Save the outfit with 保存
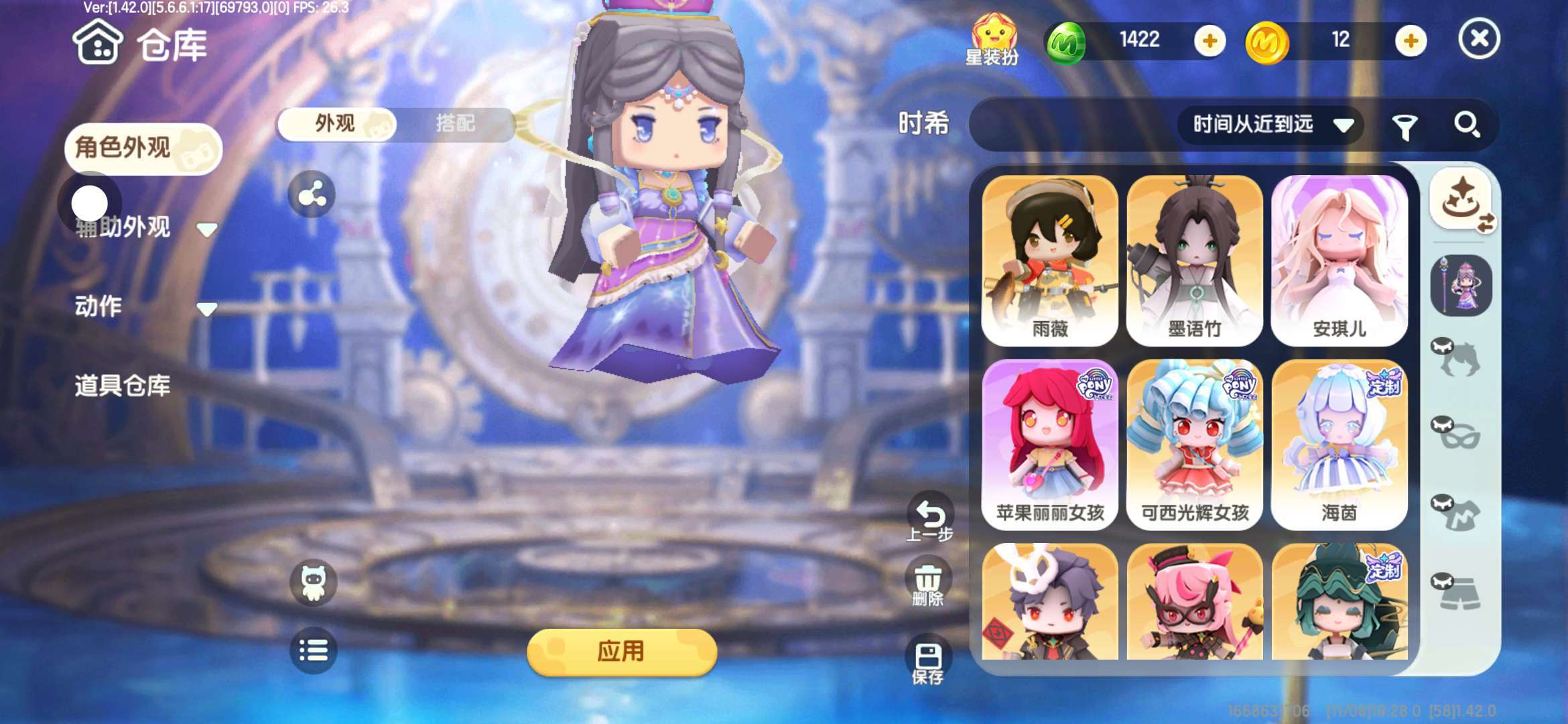 (928, 662)
